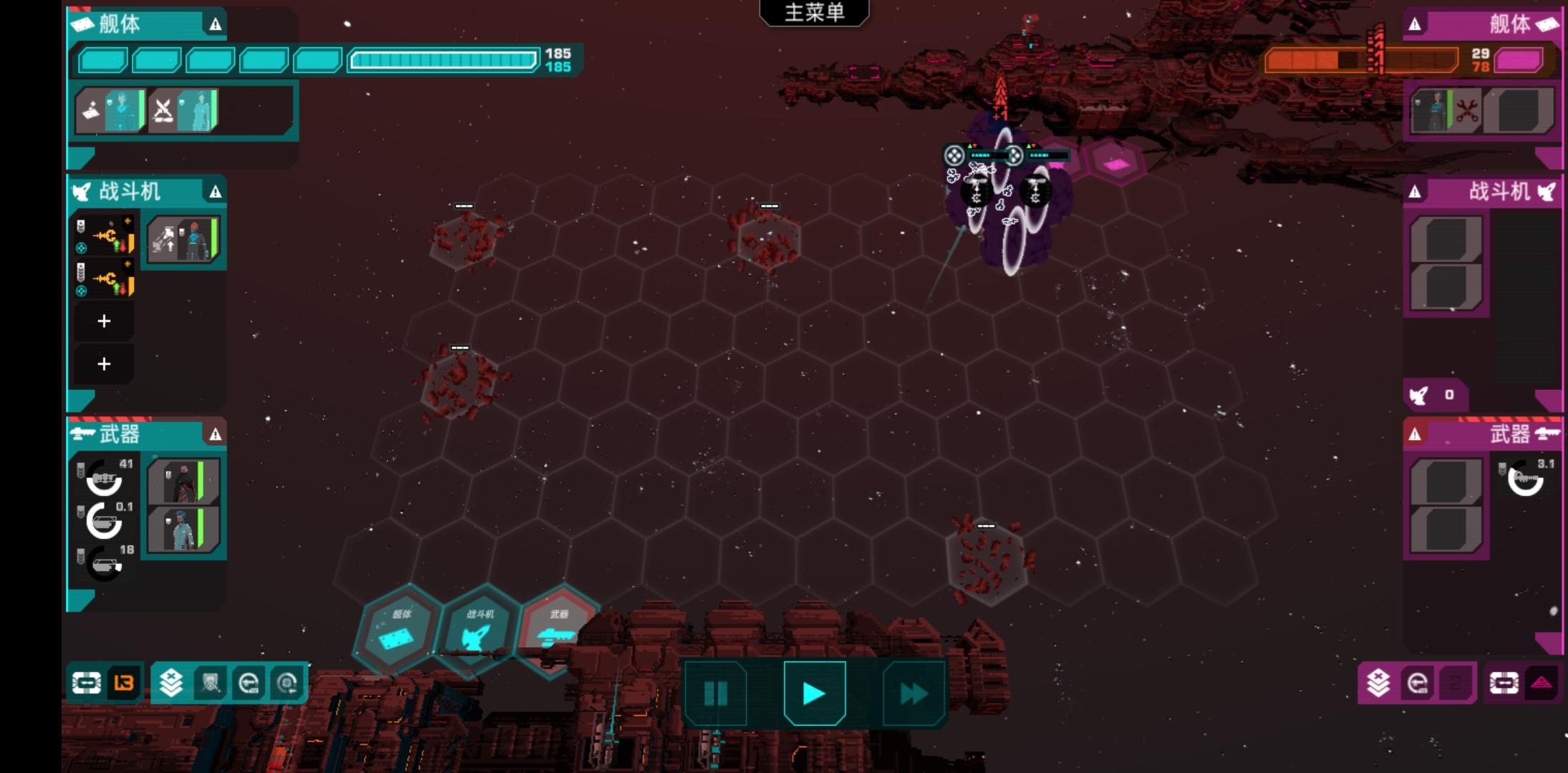Open the enemy 武器 weapons panel header
The image size is (1568, 773).
1482,434
